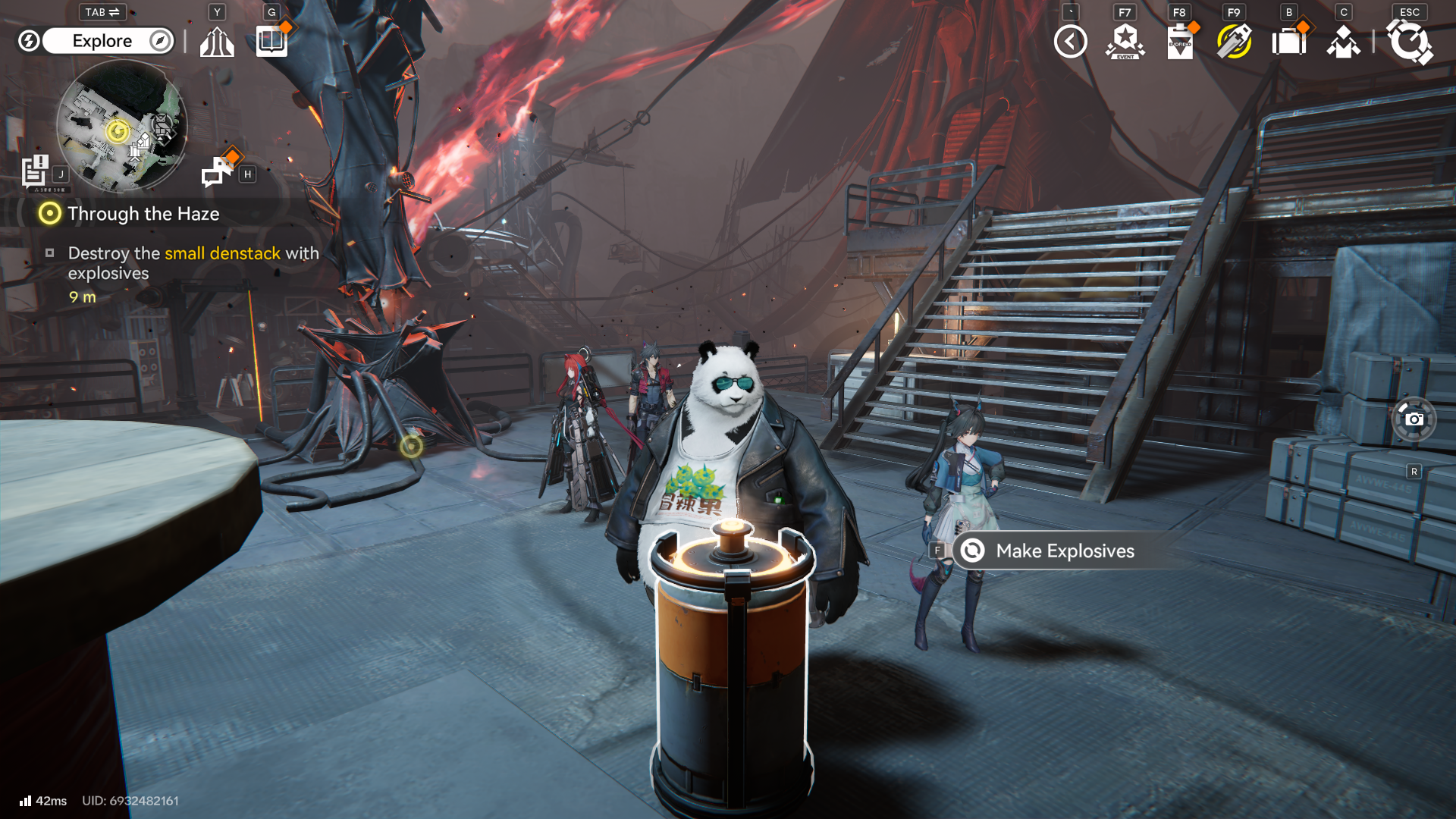Choose the Make Explosives interaction prompt
This screenshot has width=1456, height=819.
click(x=1064, y=551)
